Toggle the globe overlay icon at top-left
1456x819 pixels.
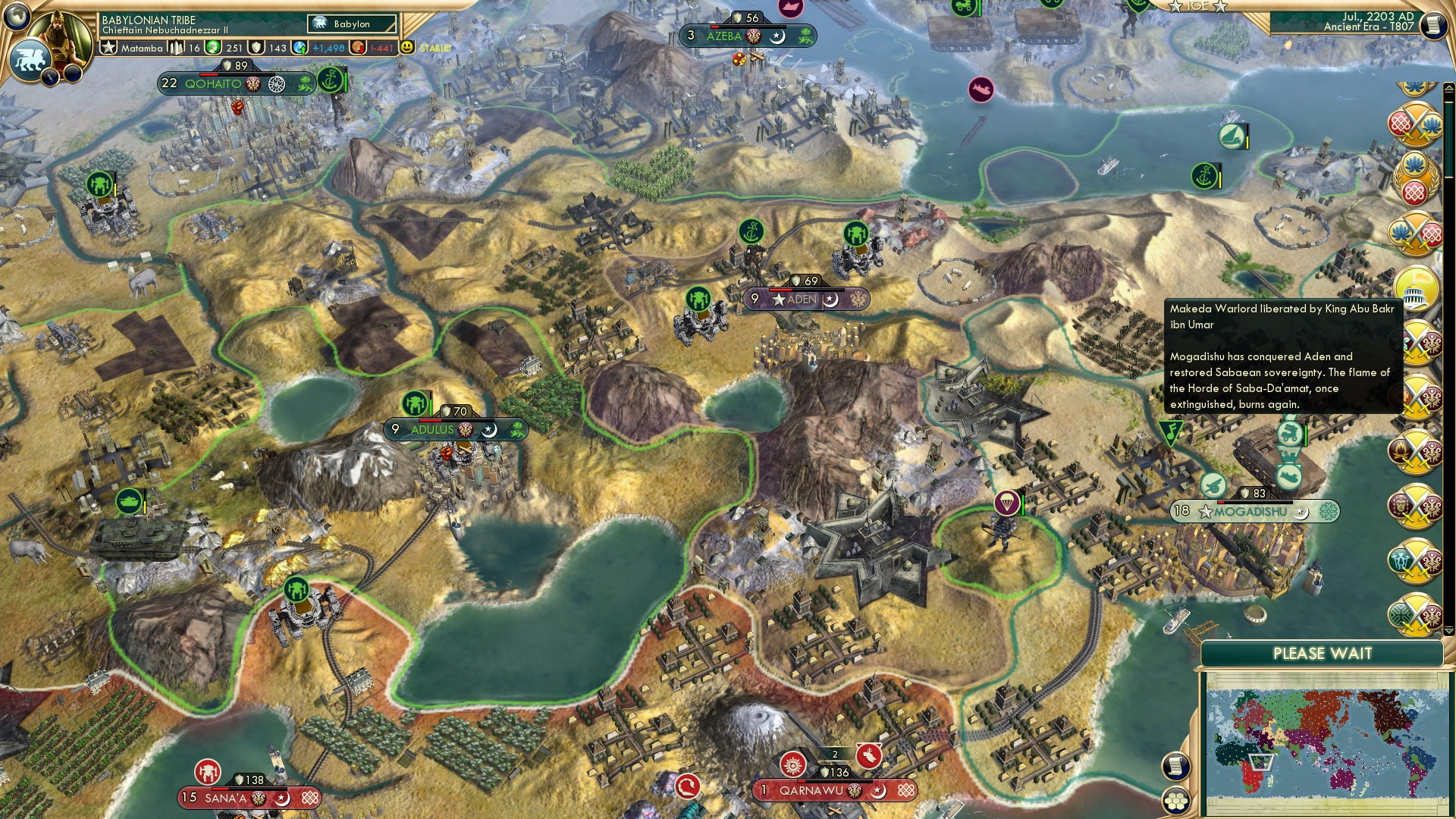[17, 15]
